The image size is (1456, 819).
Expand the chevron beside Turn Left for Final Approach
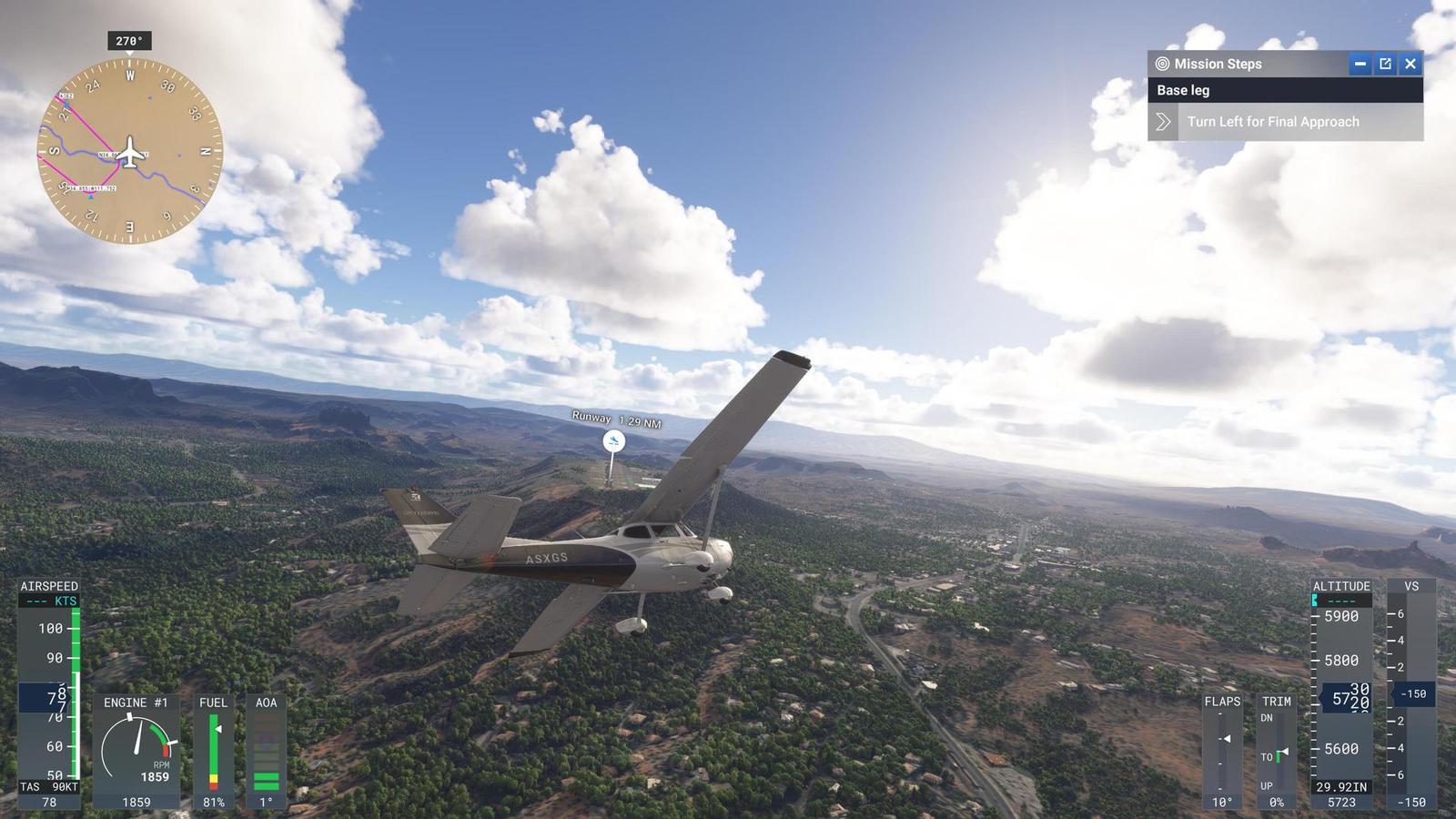1162,121
